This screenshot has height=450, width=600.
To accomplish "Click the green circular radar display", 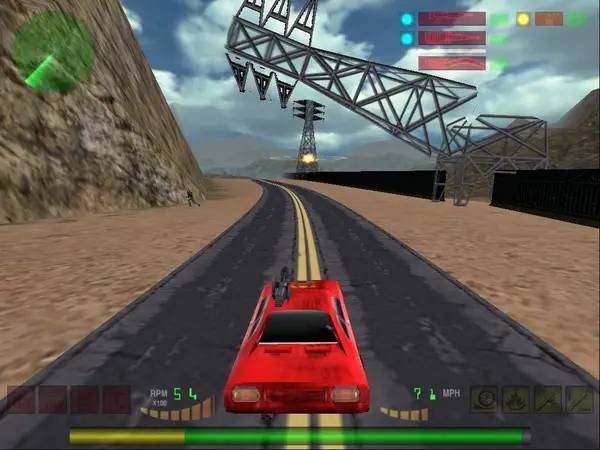I will coord(53,48).
